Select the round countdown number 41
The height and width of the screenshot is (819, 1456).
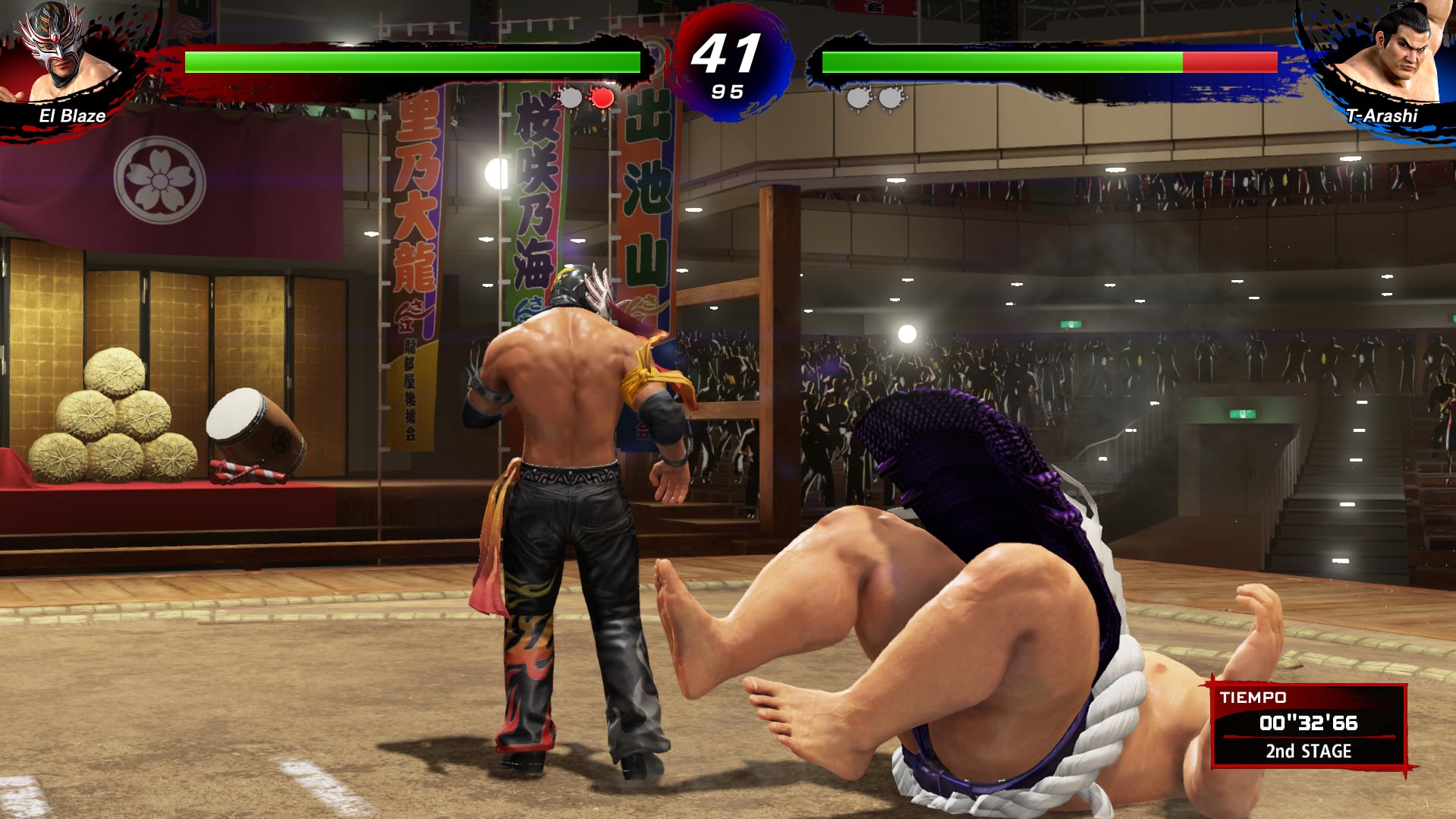tap(726, 53)
